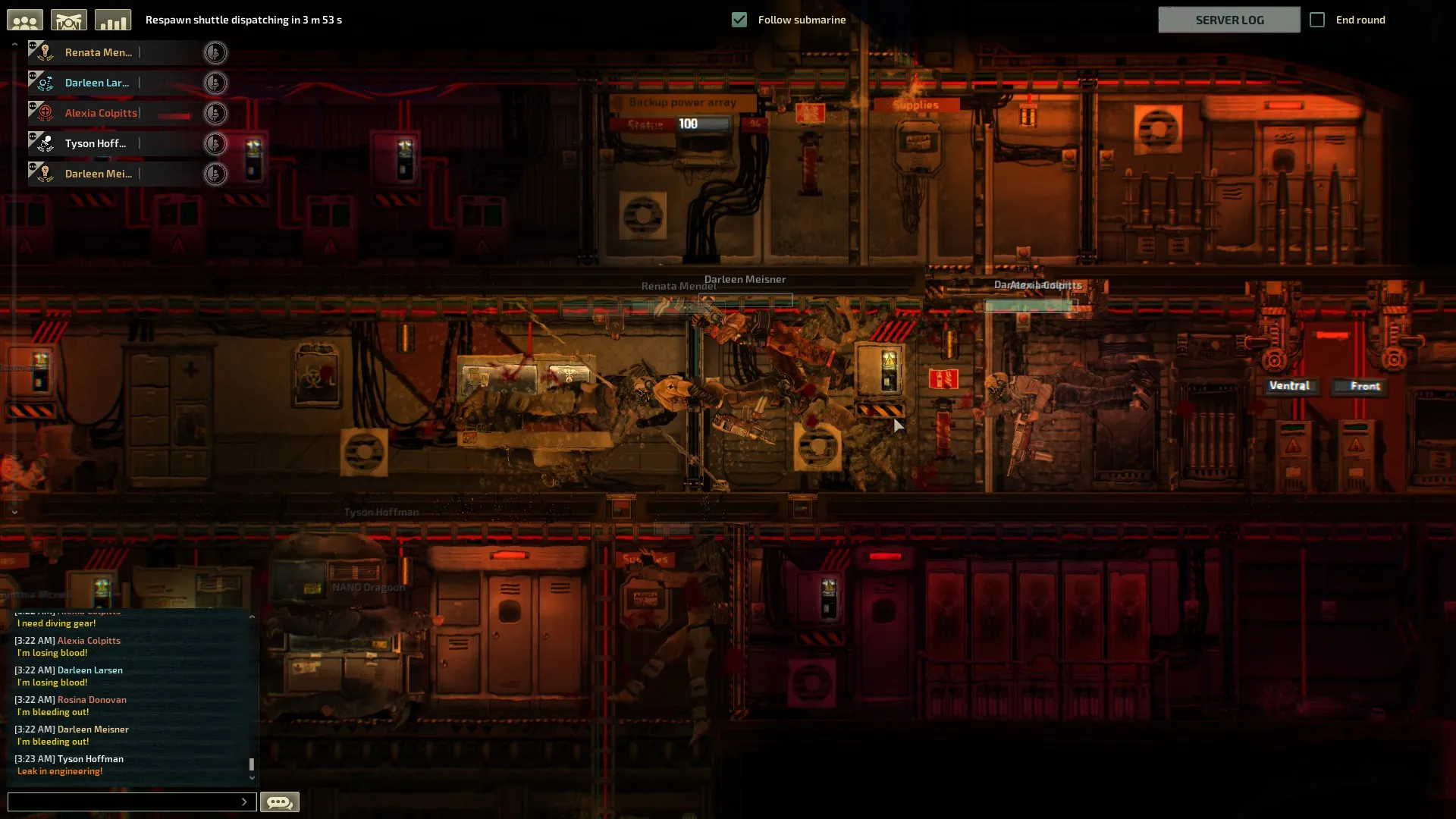This screenshot has width=1456, height=819.
Task: Click the round order icon beside Tyson Hoffman
Action: point(215,143)
